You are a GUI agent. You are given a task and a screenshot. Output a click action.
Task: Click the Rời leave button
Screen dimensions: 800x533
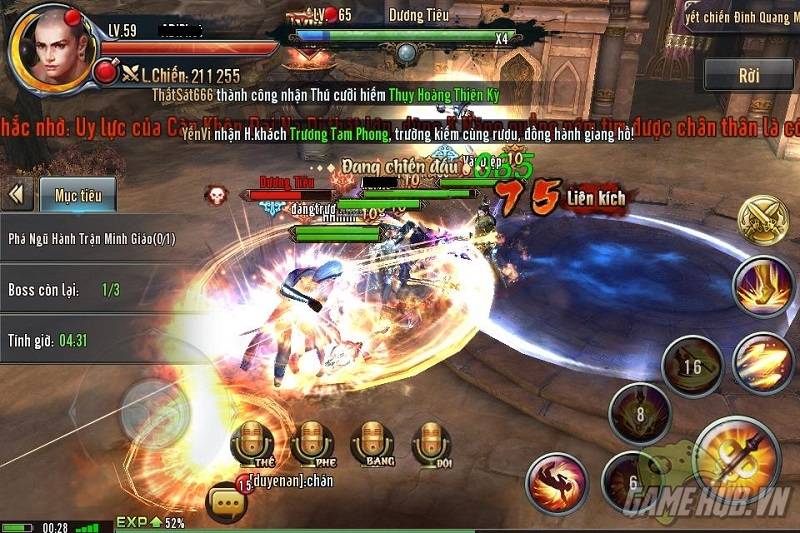click(x=749, y=75)
